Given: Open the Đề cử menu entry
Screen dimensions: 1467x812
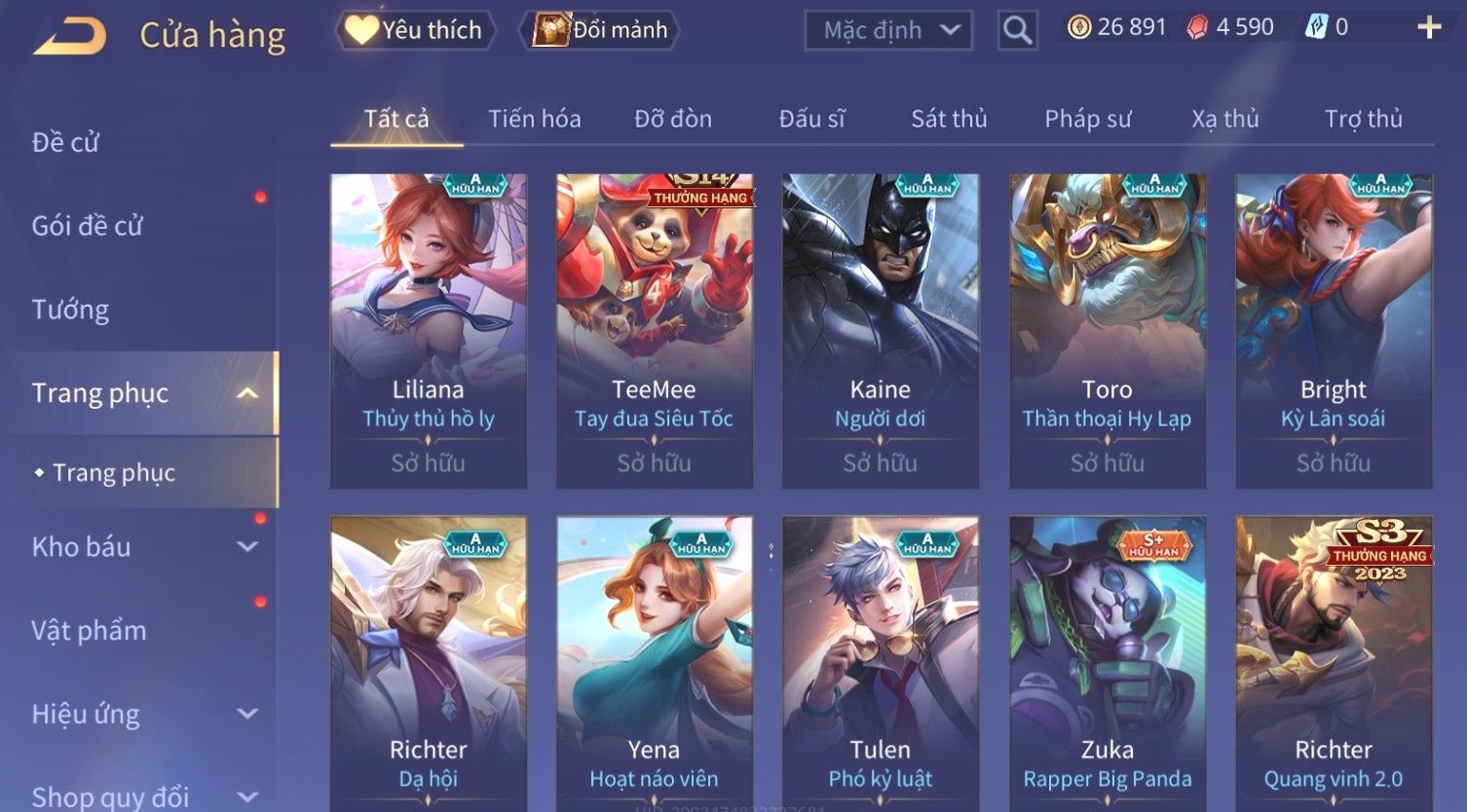Looking at the screenshot, I should (65, 142).
